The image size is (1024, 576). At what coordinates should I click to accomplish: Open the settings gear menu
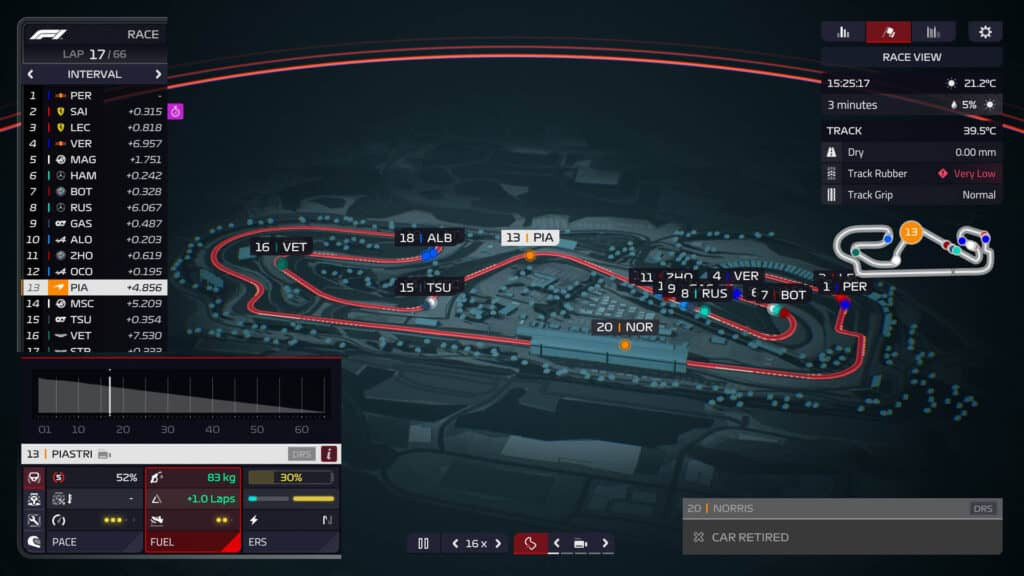tap(985, 32)
